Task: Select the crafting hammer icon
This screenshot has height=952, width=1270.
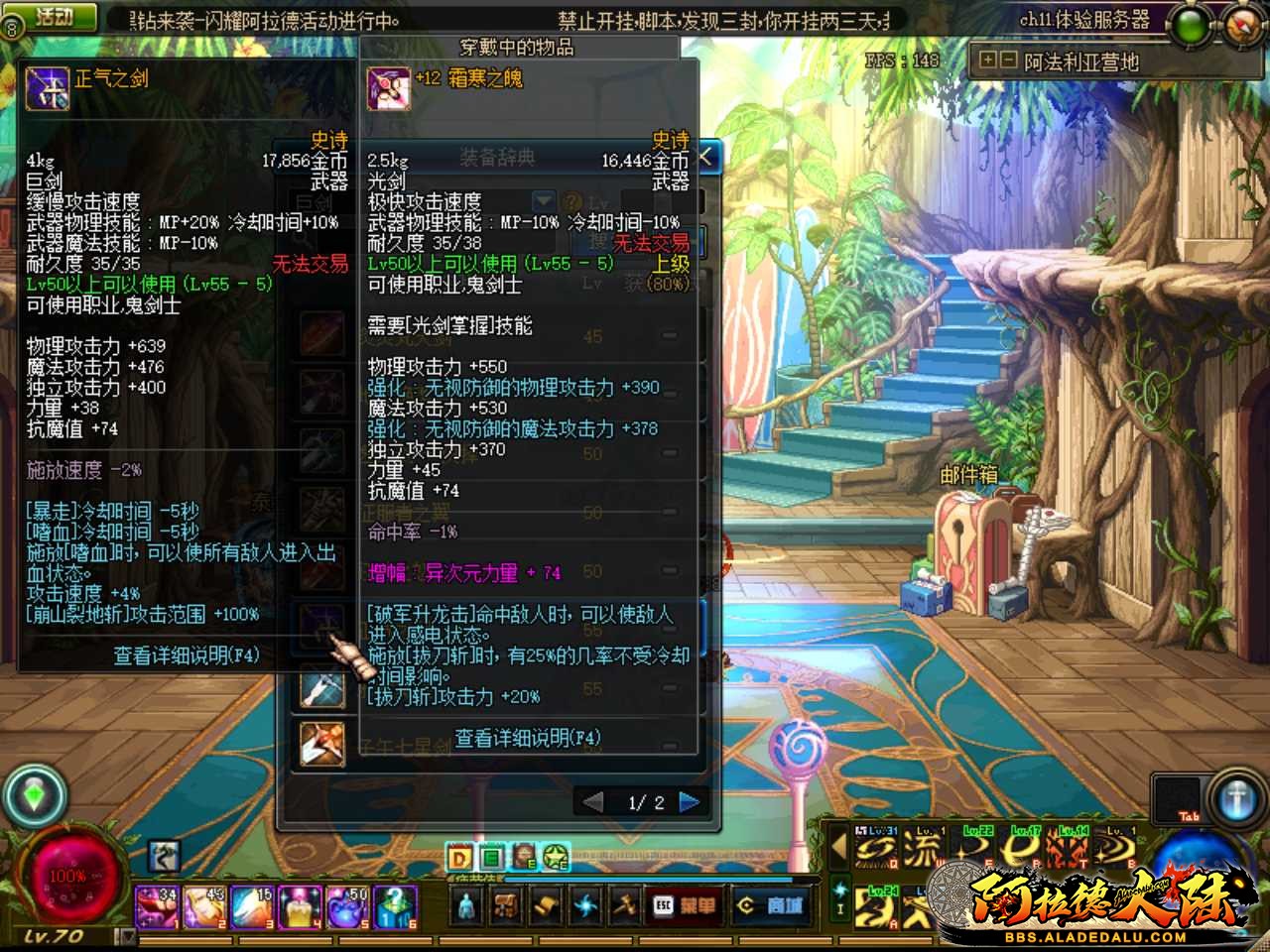Action: pos(624,904)
